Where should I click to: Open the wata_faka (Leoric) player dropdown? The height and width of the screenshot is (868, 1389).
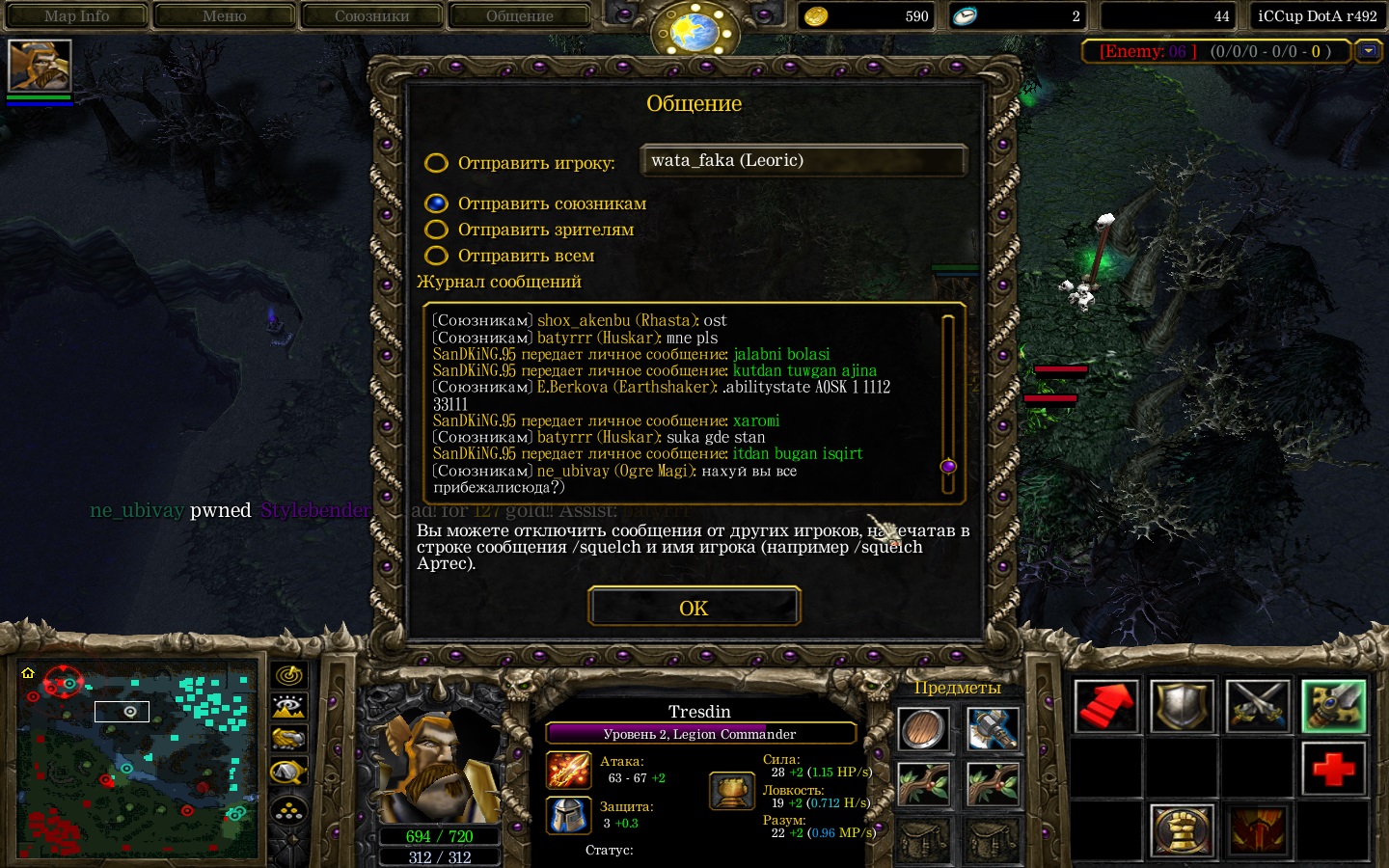click(803, 161)
